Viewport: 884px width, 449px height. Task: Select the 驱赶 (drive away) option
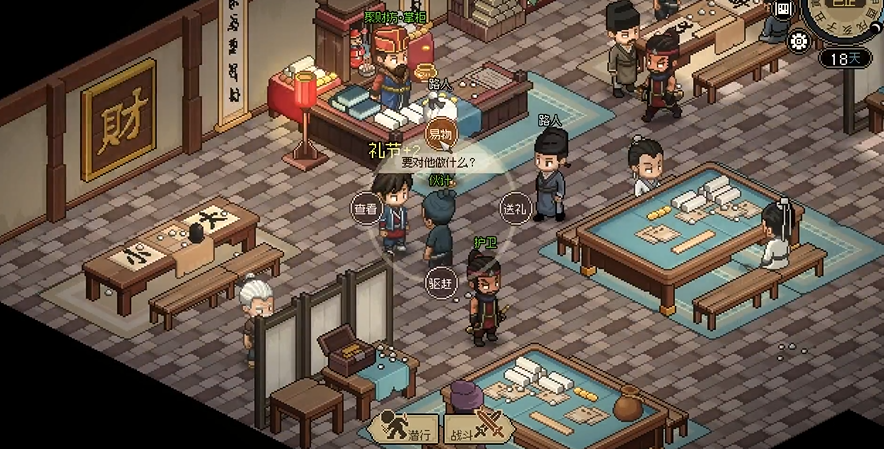441,284
